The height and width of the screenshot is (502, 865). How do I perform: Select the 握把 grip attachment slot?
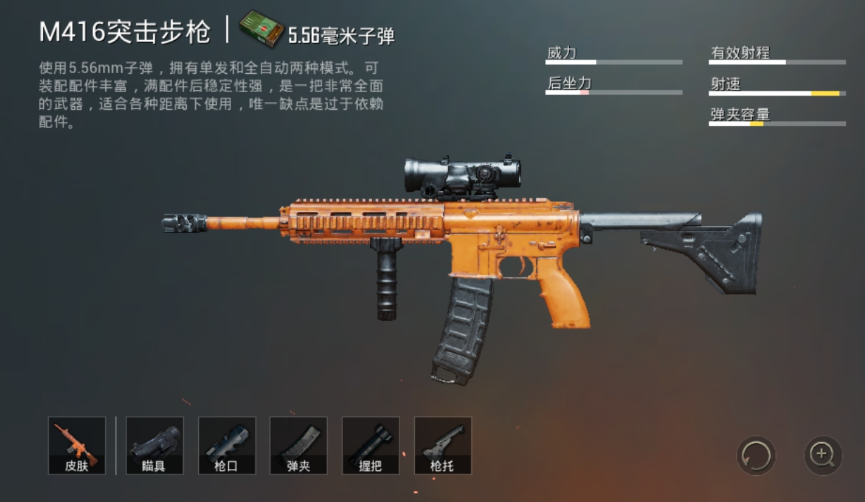(x=371, y=445)
